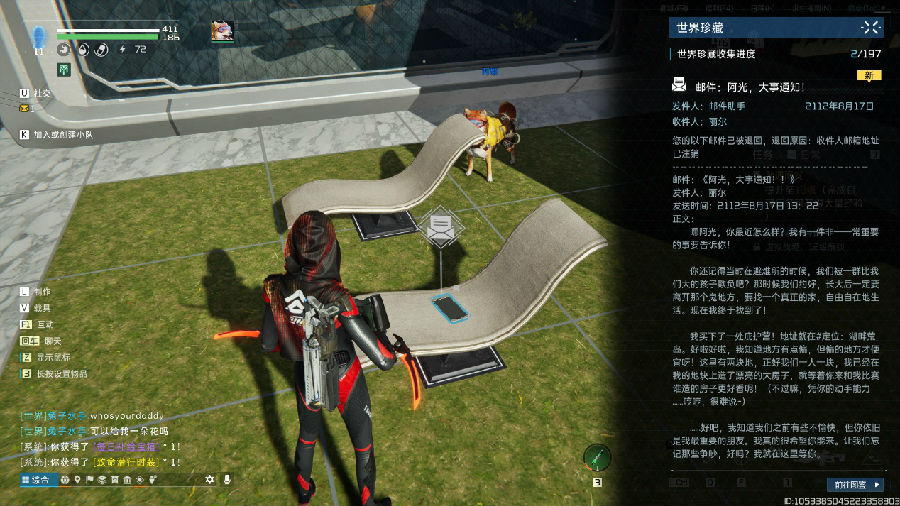Close the 世界珍藏 panel
Screen dimensions: 900x506
871,29
